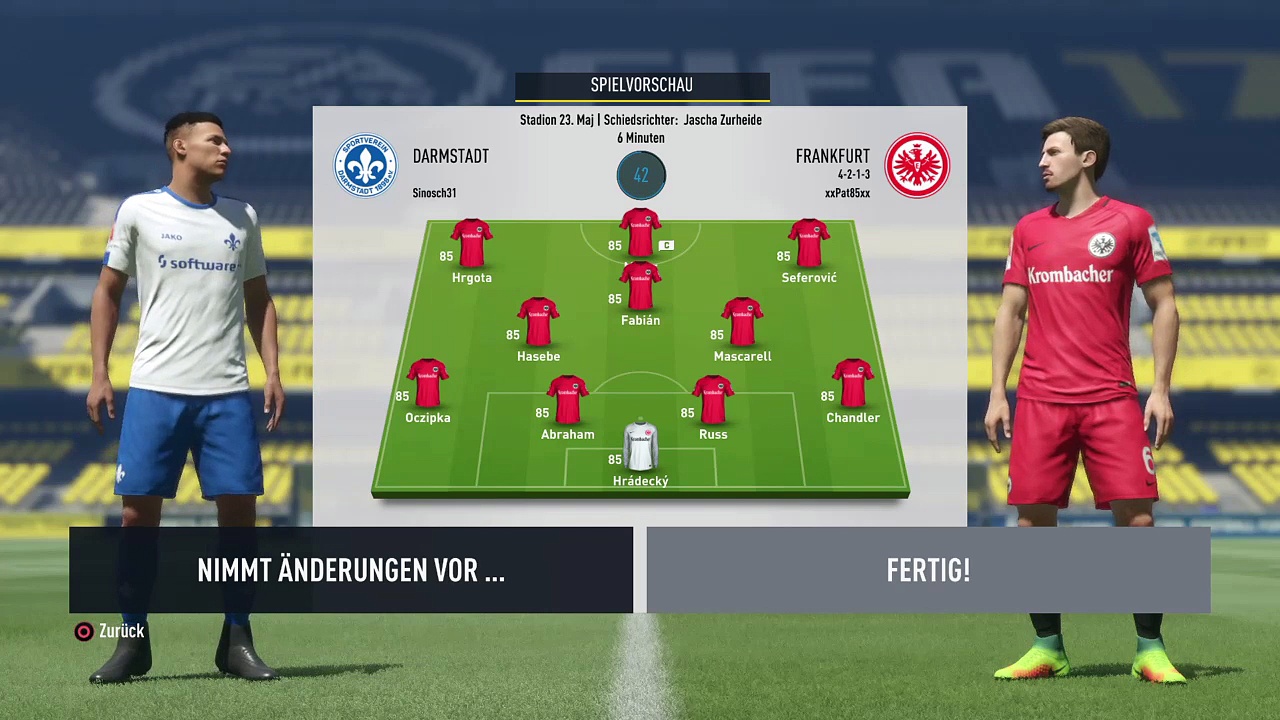
Task: Click the Eintracht Frankfurt eagle crest
Action: click(917, 165)
